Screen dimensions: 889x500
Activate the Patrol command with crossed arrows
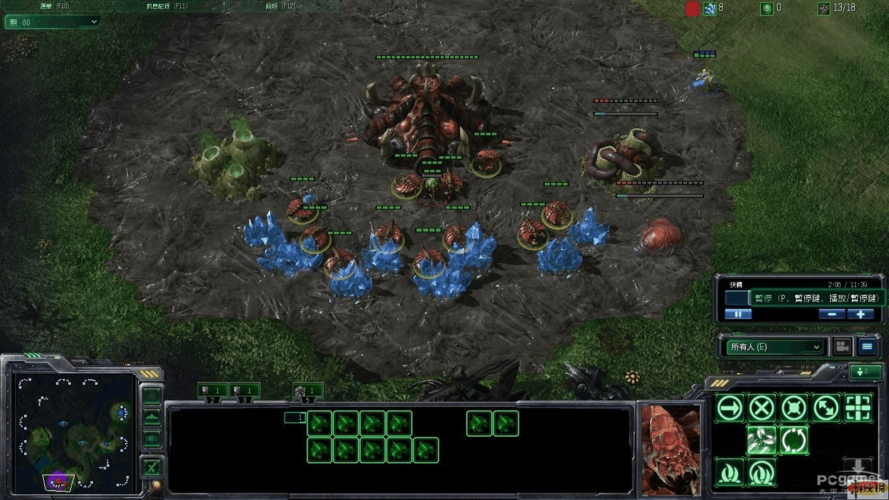826,408
